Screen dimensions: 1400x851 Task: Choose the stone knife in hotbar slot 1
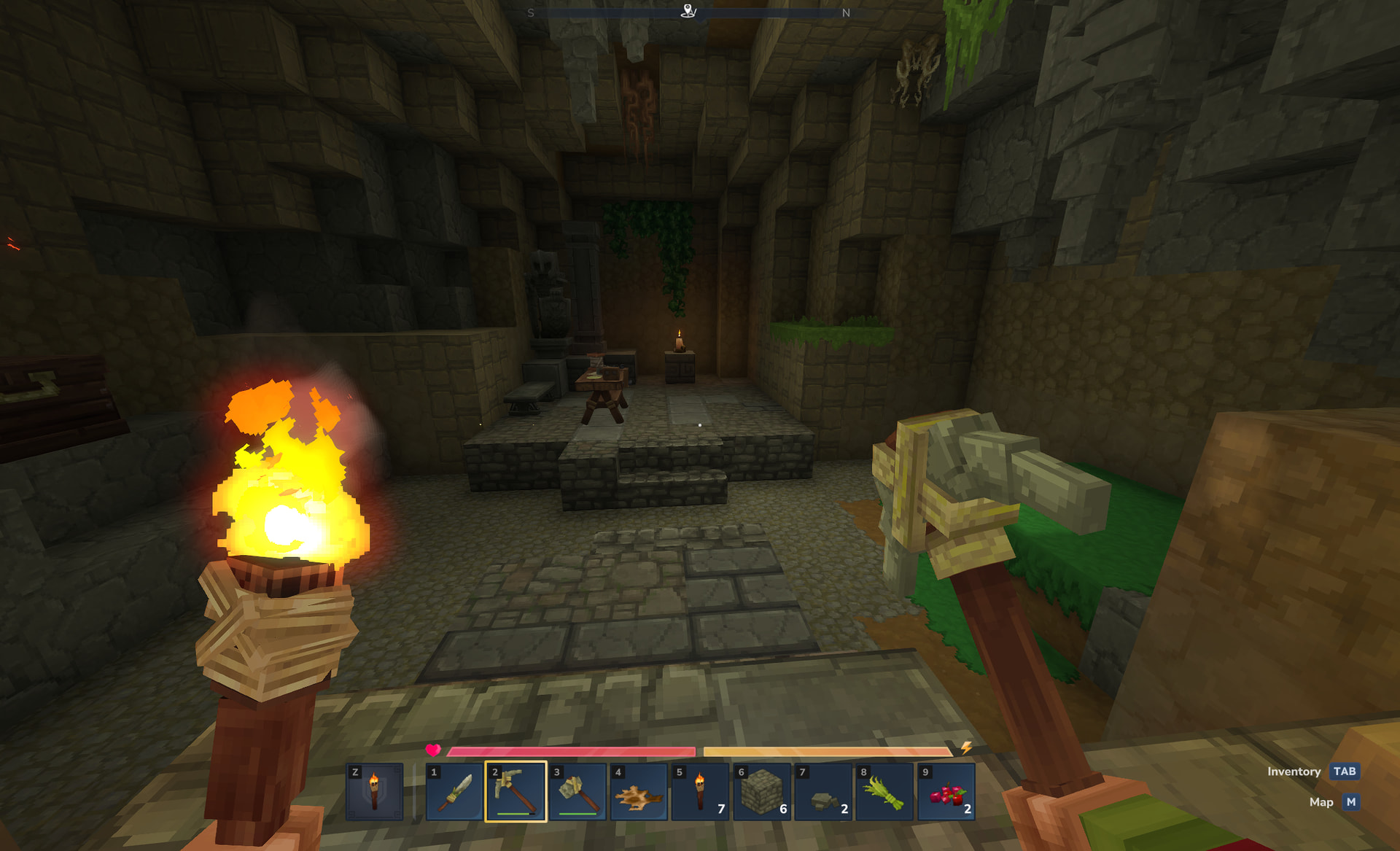455,792
